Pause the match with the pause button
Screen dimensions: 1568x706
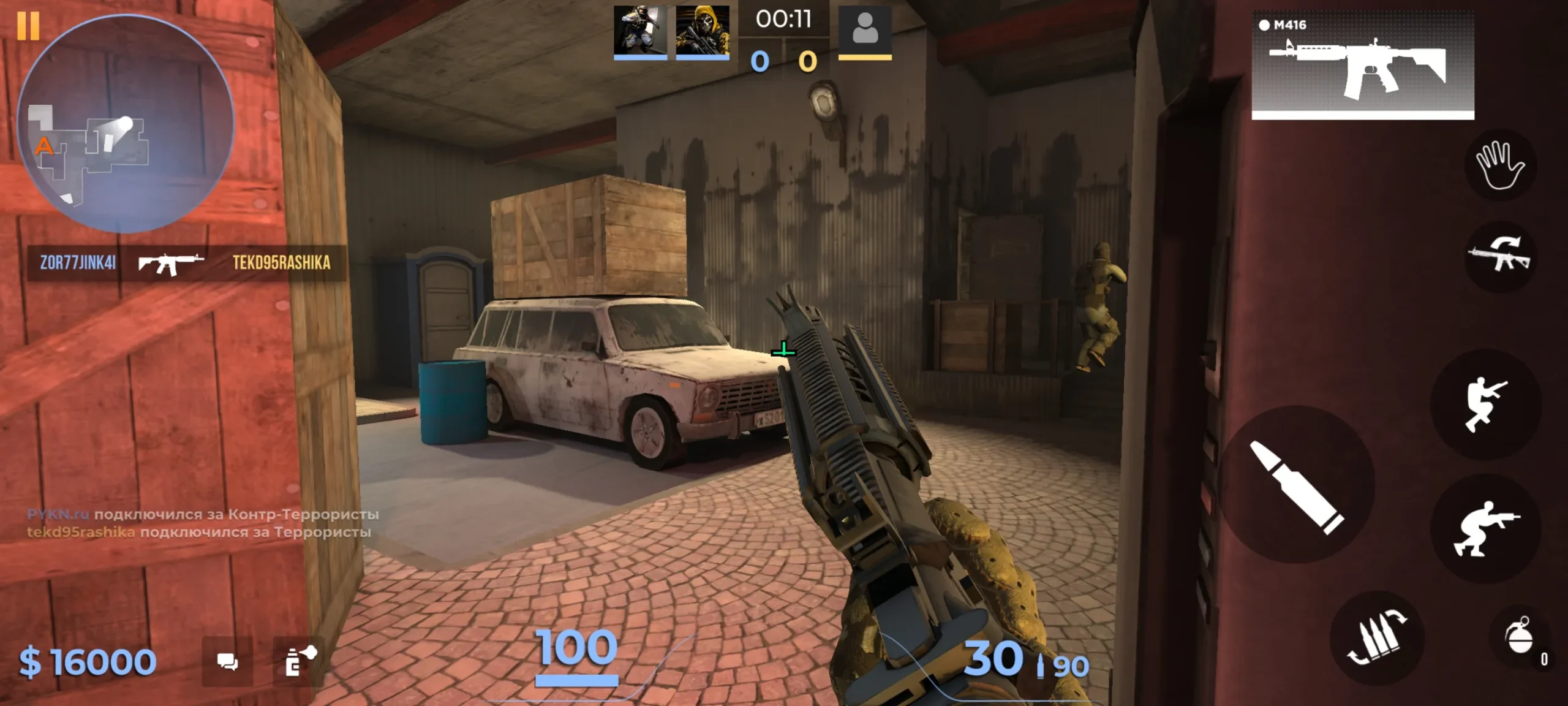(28, 26)
